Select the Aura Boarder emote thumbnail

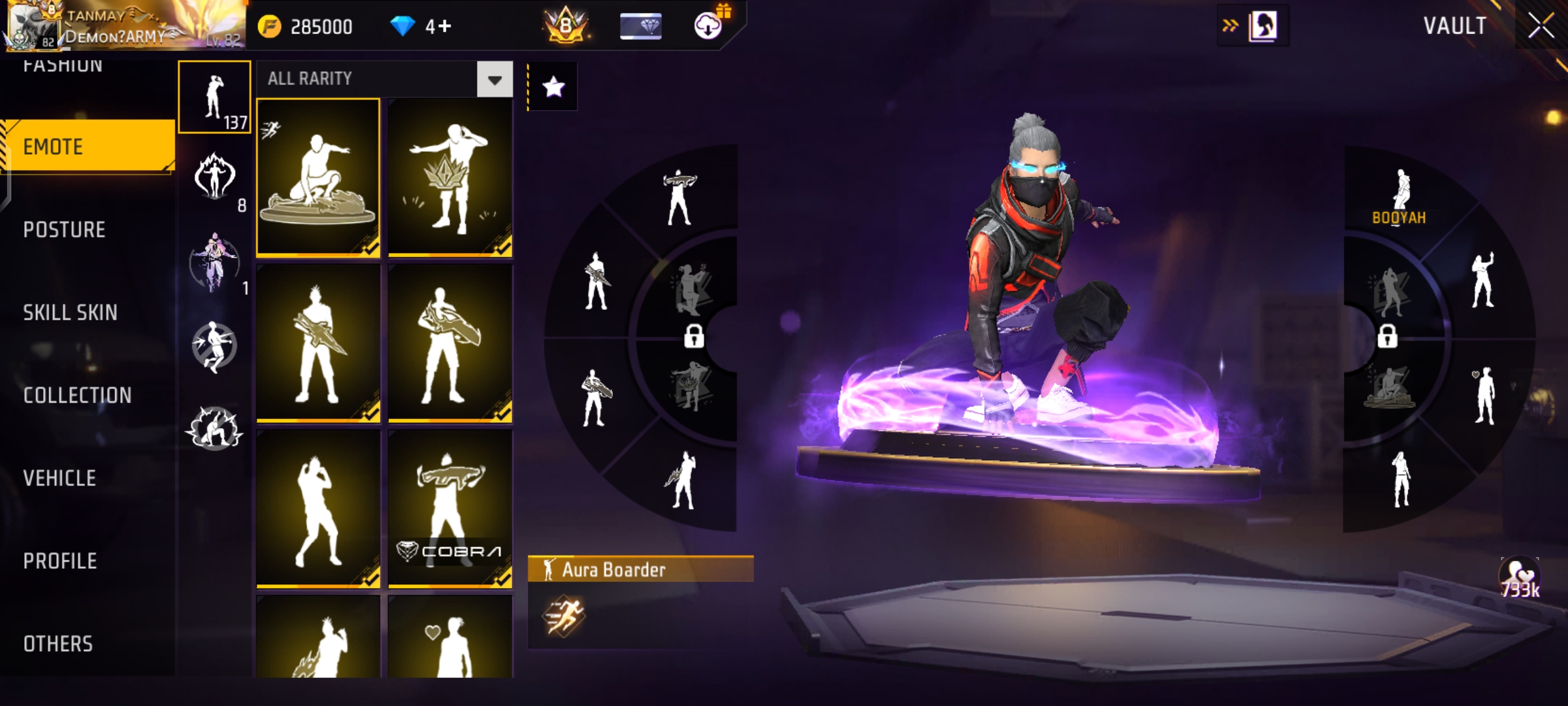click(318, 176)
